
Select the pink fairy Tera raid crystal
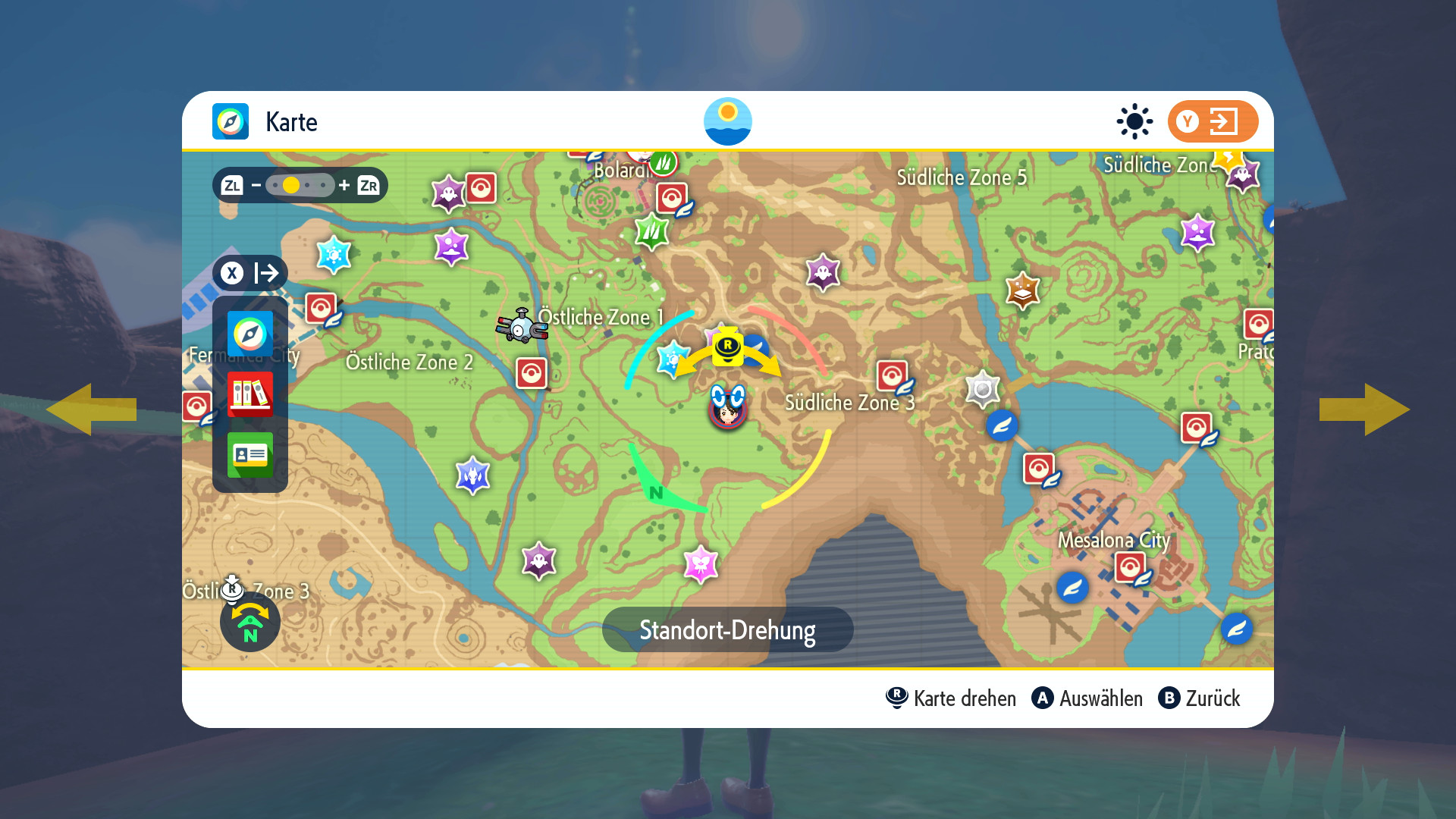click(701, 564)
